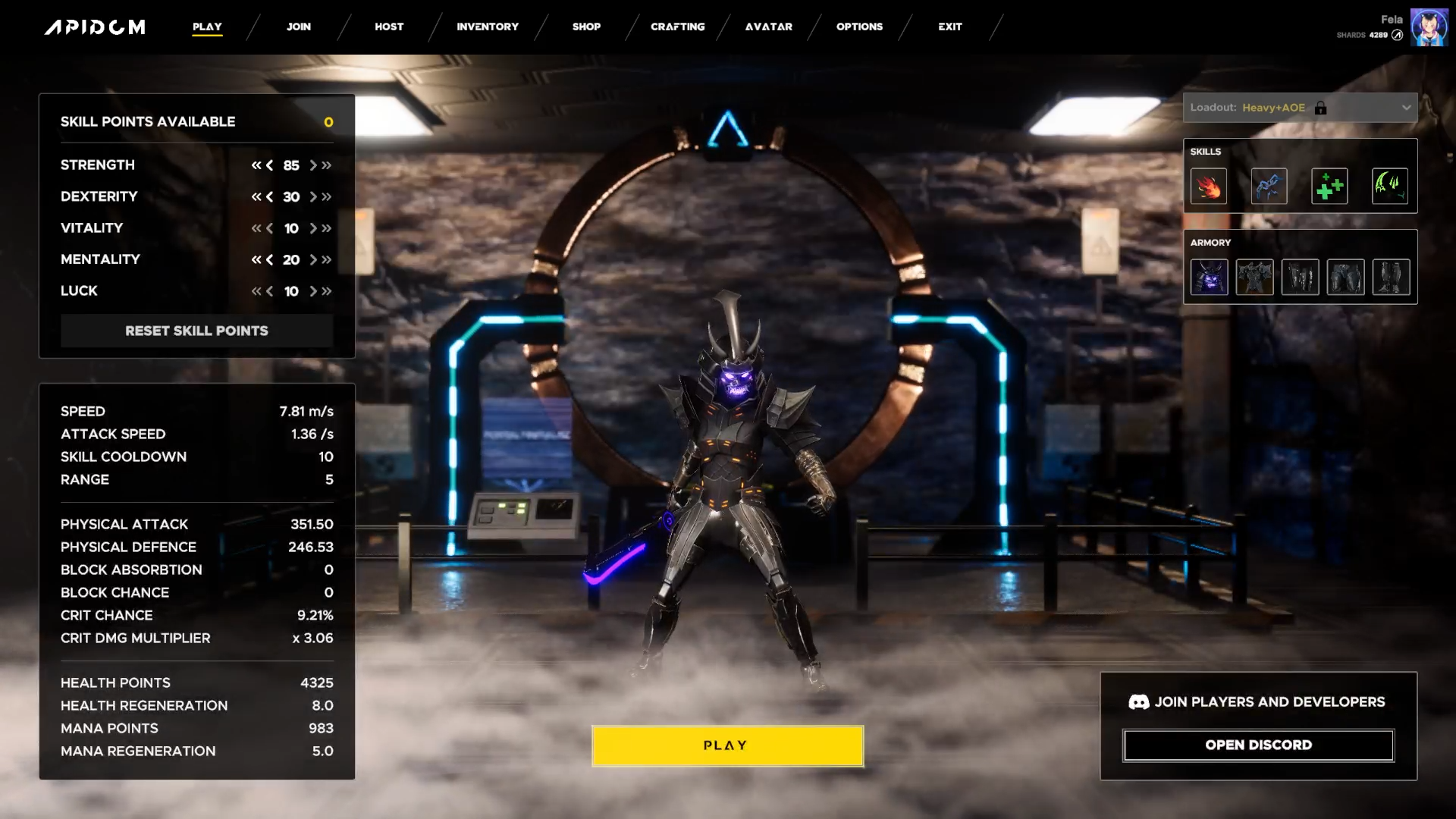This screenshot has height=819, width=1456.
Task: Toggle the lock on the Heavy+AOE loadout
Action: tap(1322, 108)
